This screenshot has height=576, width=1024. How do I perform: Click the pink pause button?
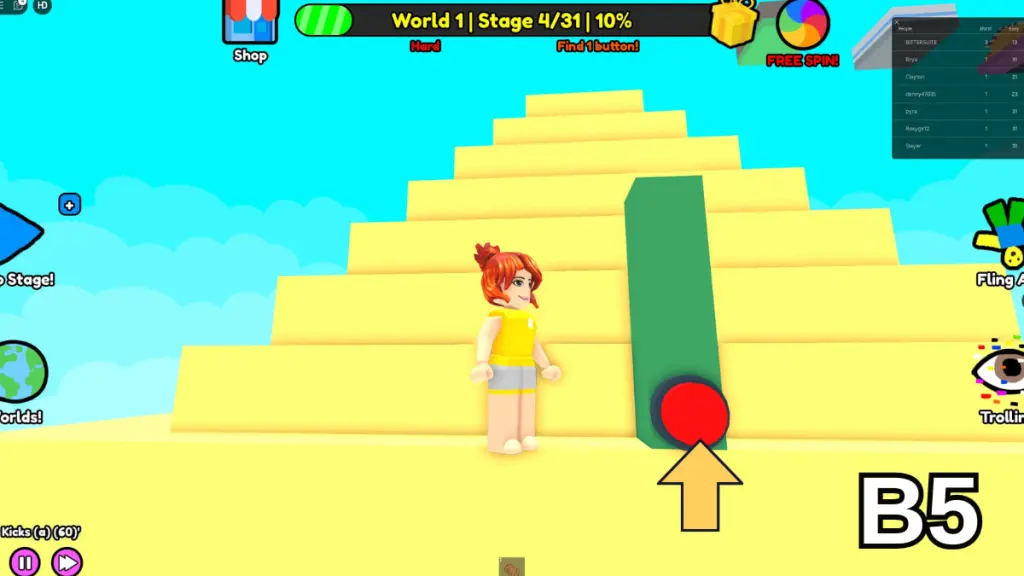pyautogui.click(x=25, y=562)
